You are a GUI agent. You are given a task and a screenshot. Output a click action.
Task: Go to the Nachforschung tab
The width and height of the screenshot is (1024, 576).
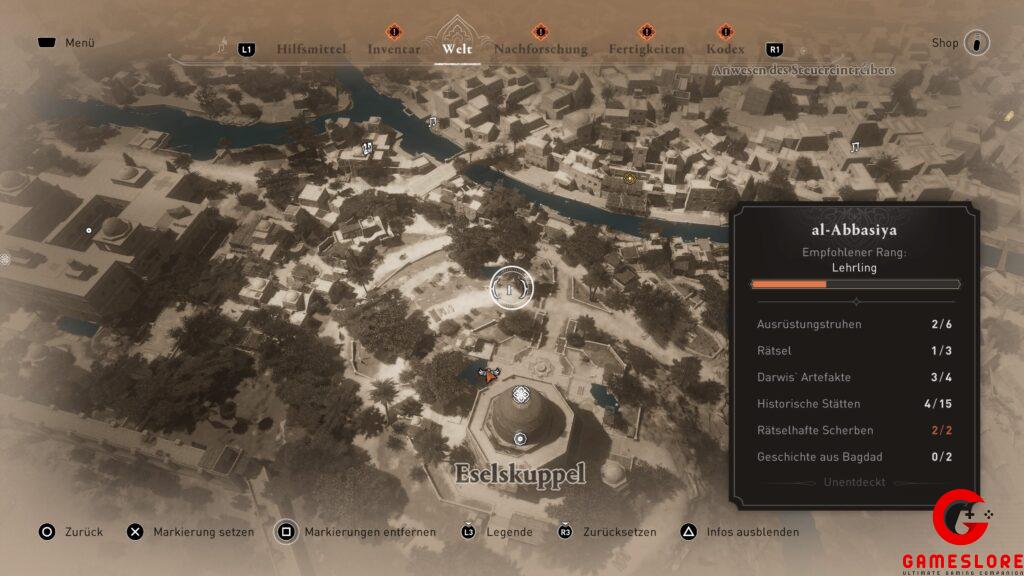(x=540, y=49)
